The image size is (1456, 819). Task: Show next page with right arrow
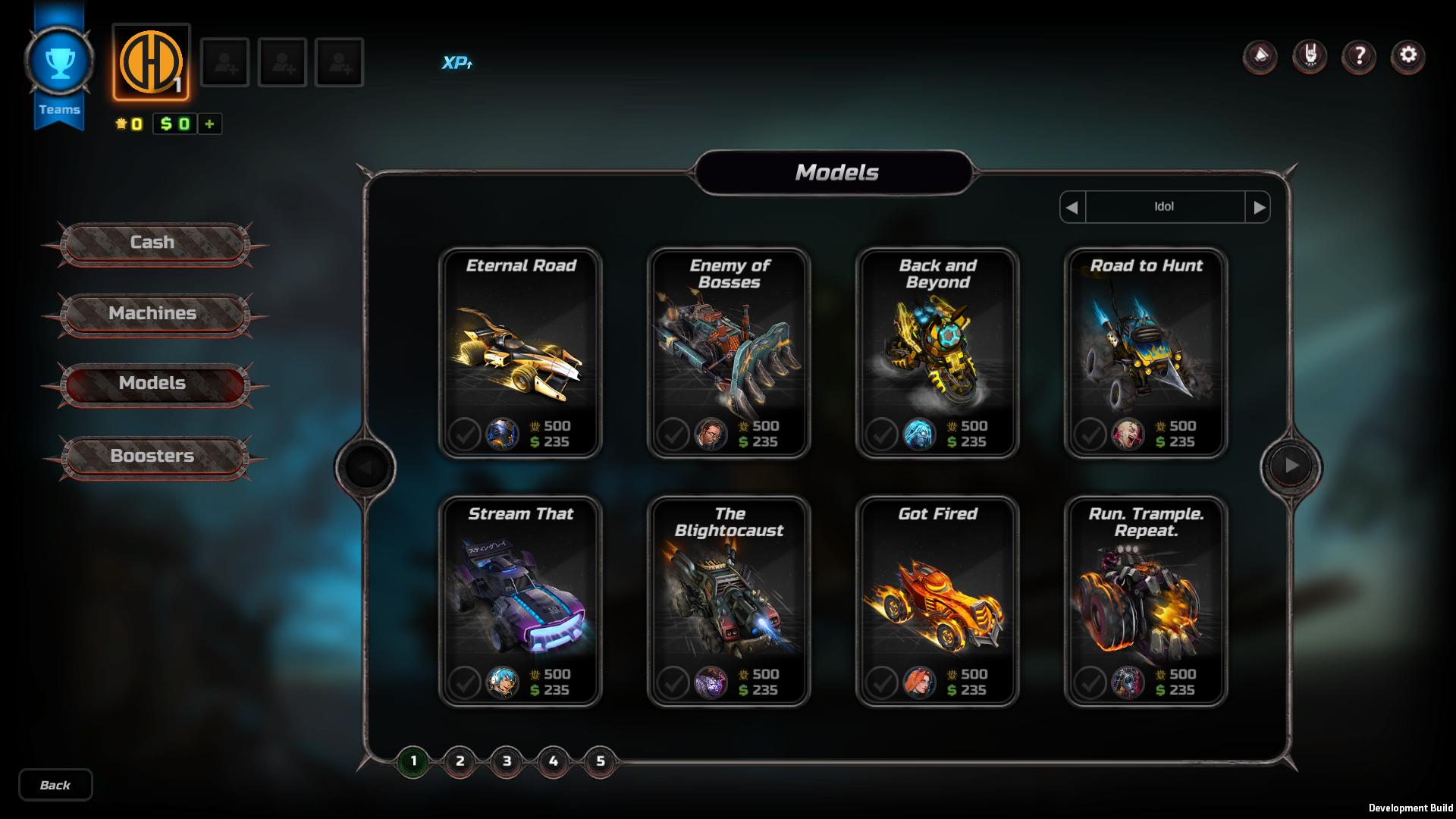1291,466
